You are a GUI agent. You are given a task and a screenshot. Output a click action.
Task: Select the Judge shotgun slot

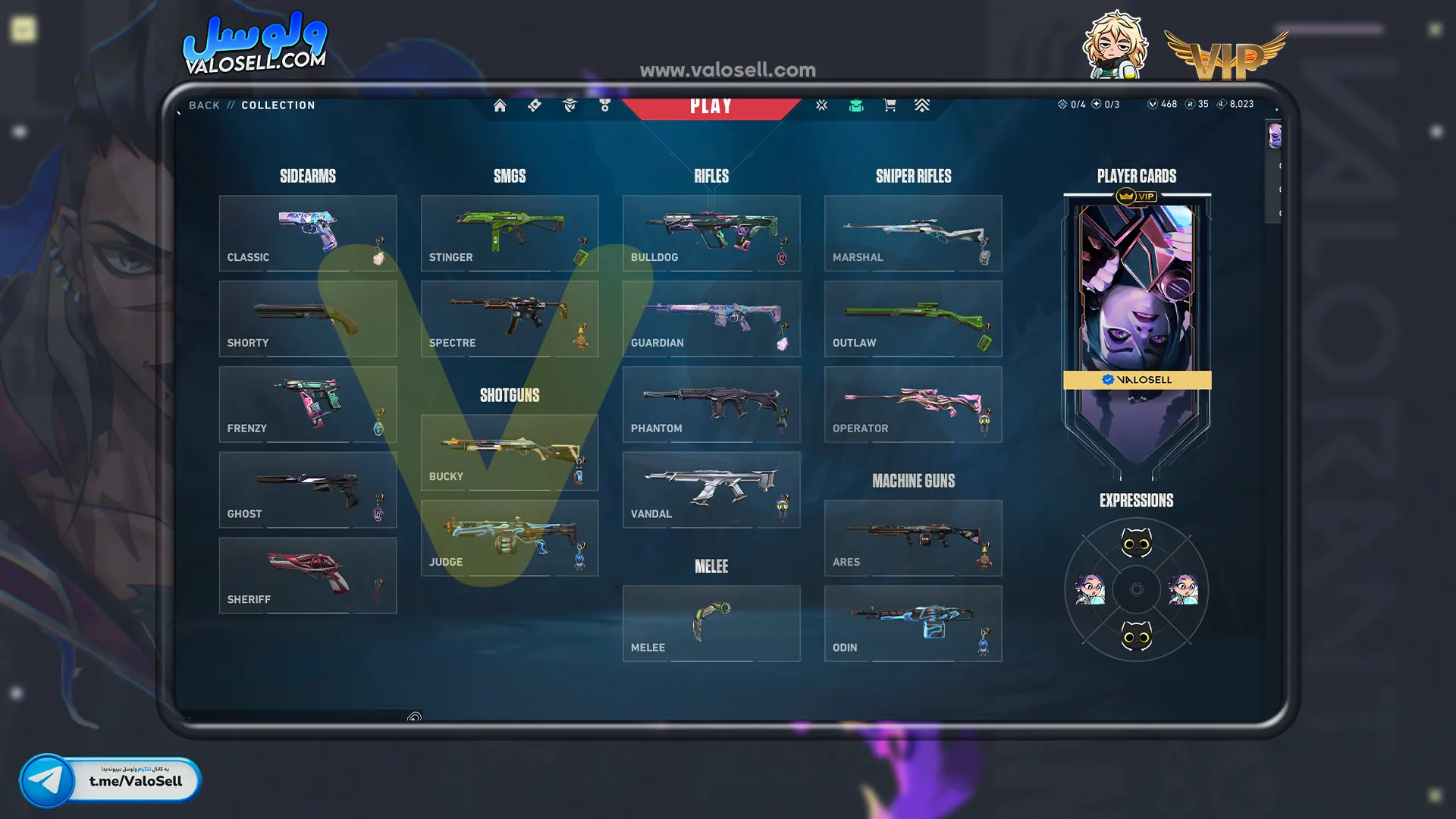click(509, 538)
